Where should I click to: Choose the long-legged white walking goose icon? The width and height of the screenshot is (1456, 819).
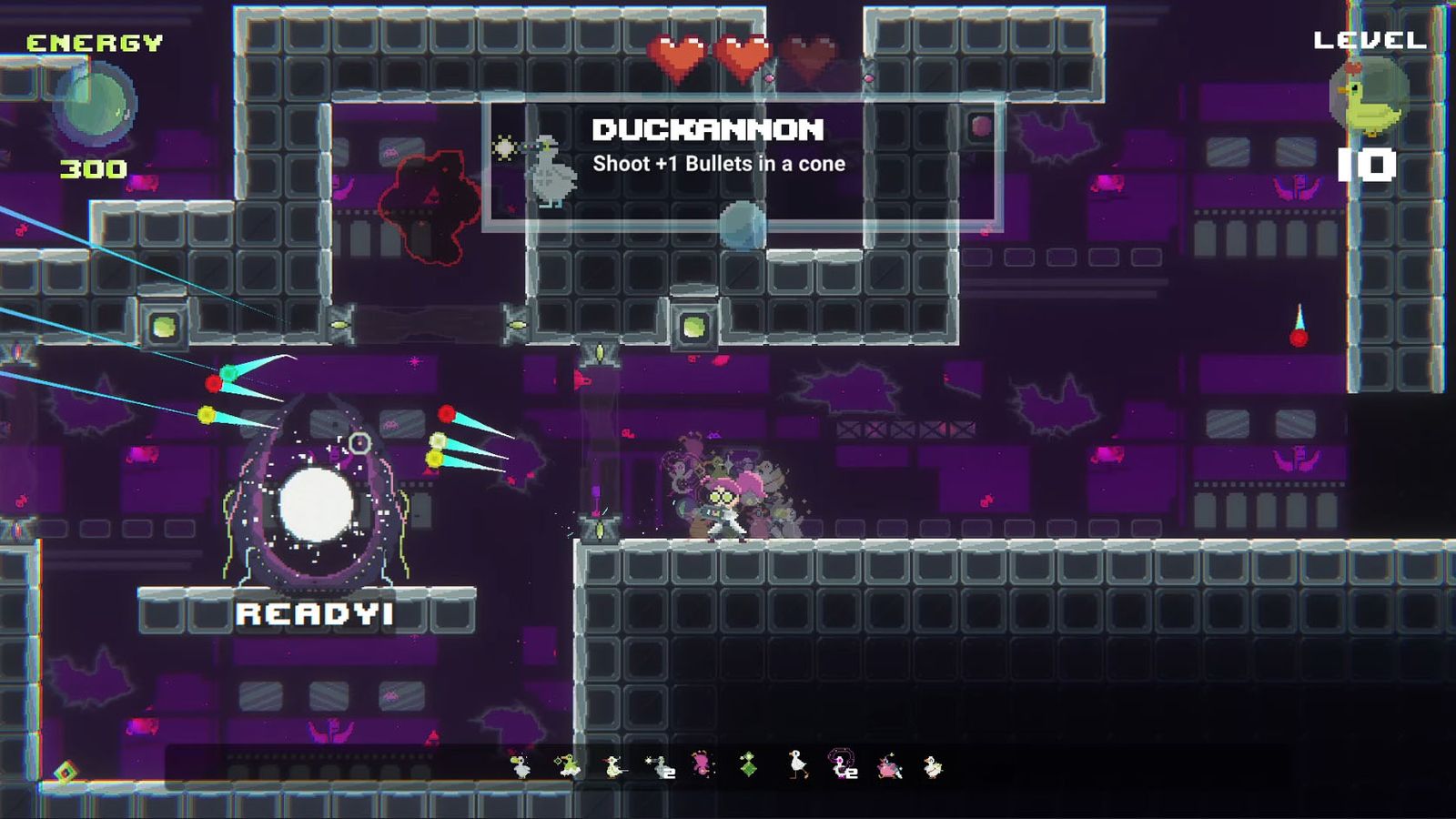click(x=797, y=765)
